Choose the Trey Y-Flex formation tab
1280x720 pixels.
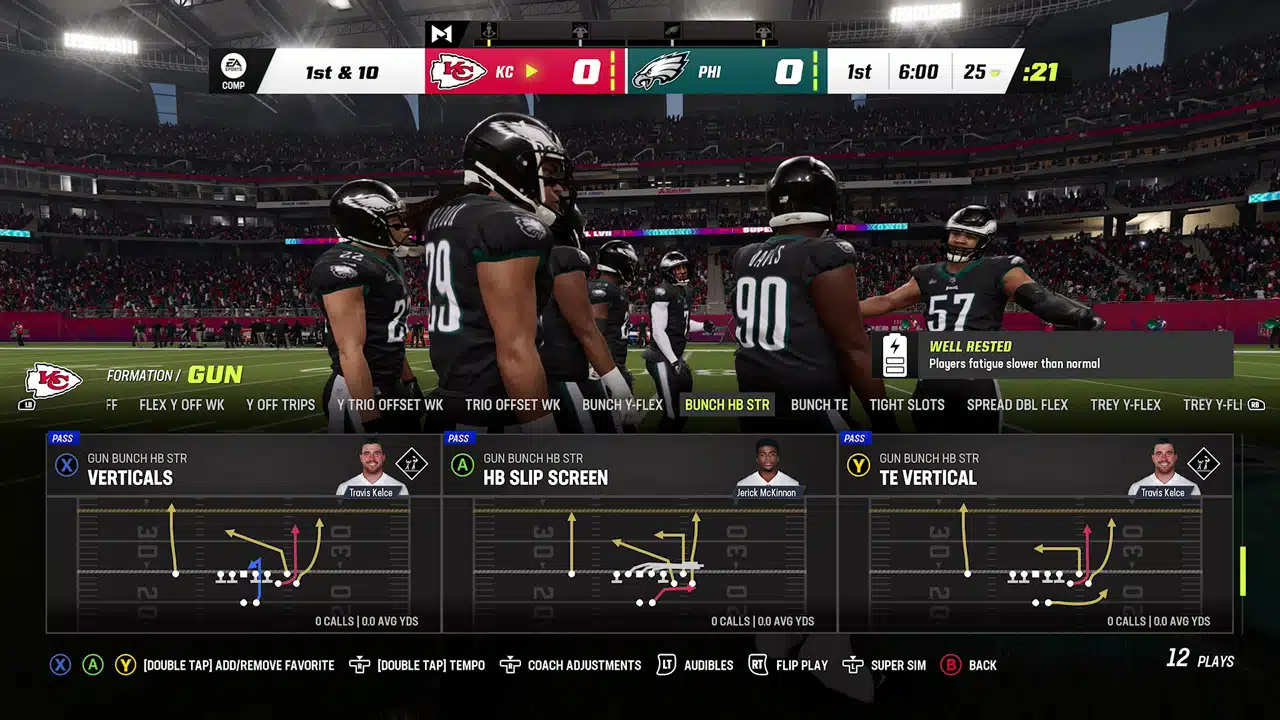1125,405
